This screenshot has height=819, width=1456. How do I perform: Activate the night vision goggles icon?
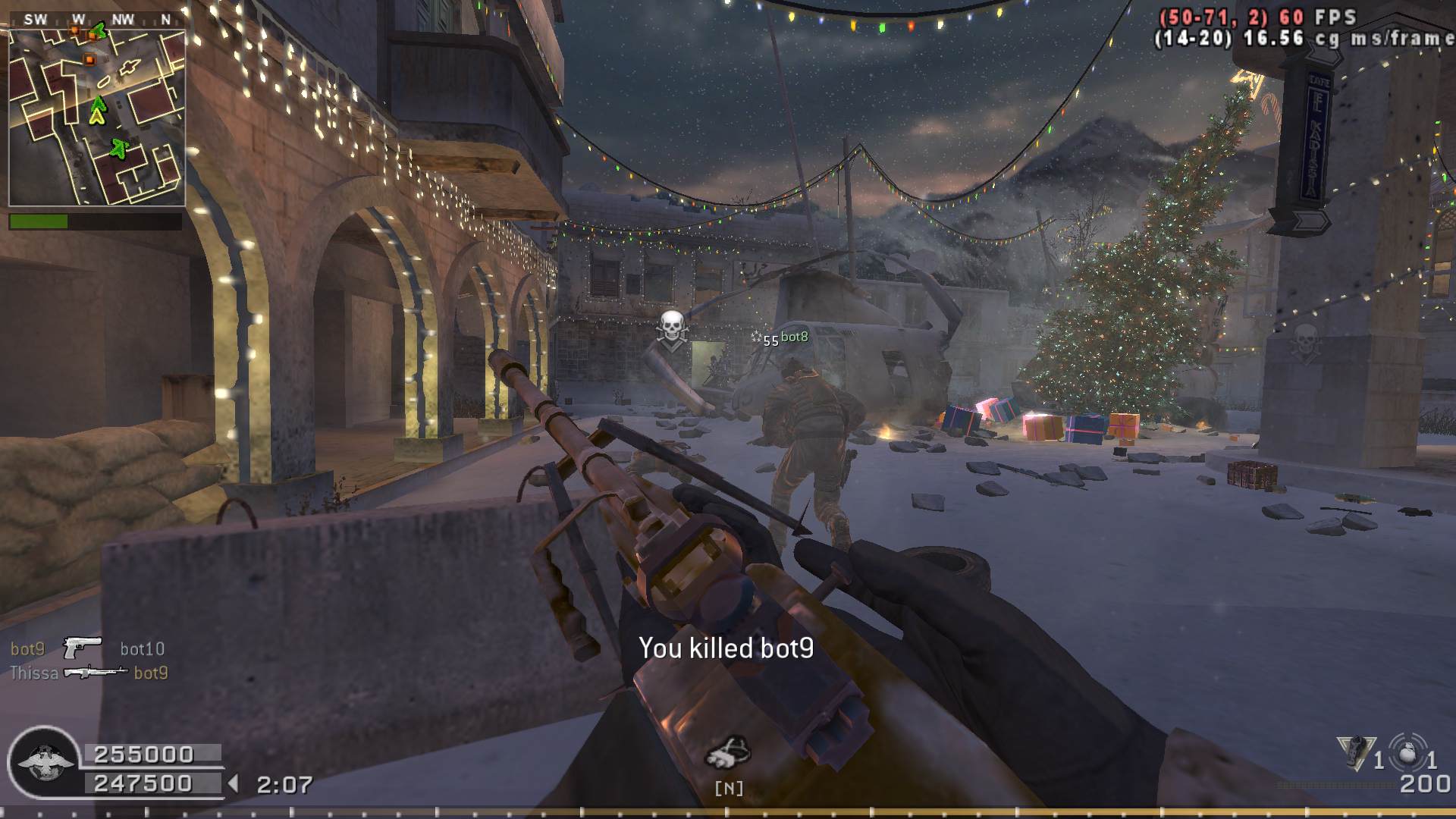(x=728, y=752)
